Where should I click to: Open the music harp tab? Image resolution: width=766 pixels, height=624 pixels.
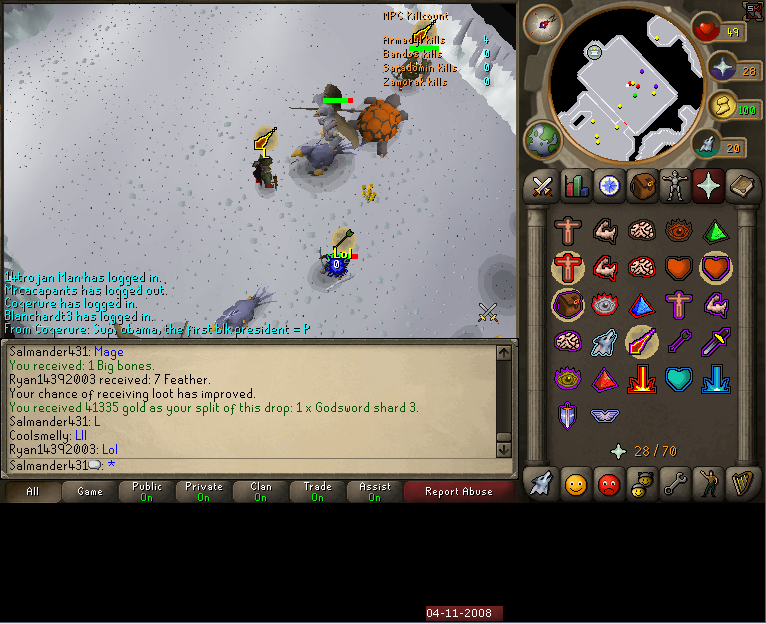point(742,484)
